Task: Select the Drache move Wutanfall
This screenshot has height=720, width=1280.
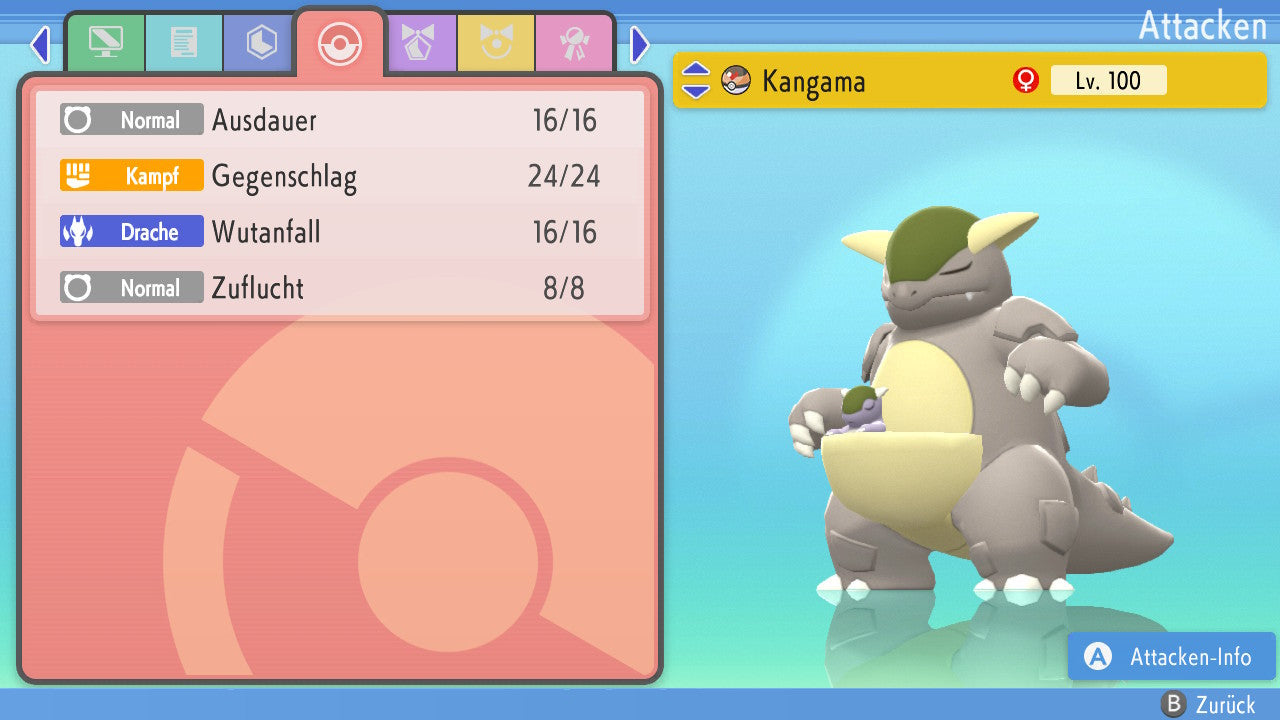Action: 340,232
